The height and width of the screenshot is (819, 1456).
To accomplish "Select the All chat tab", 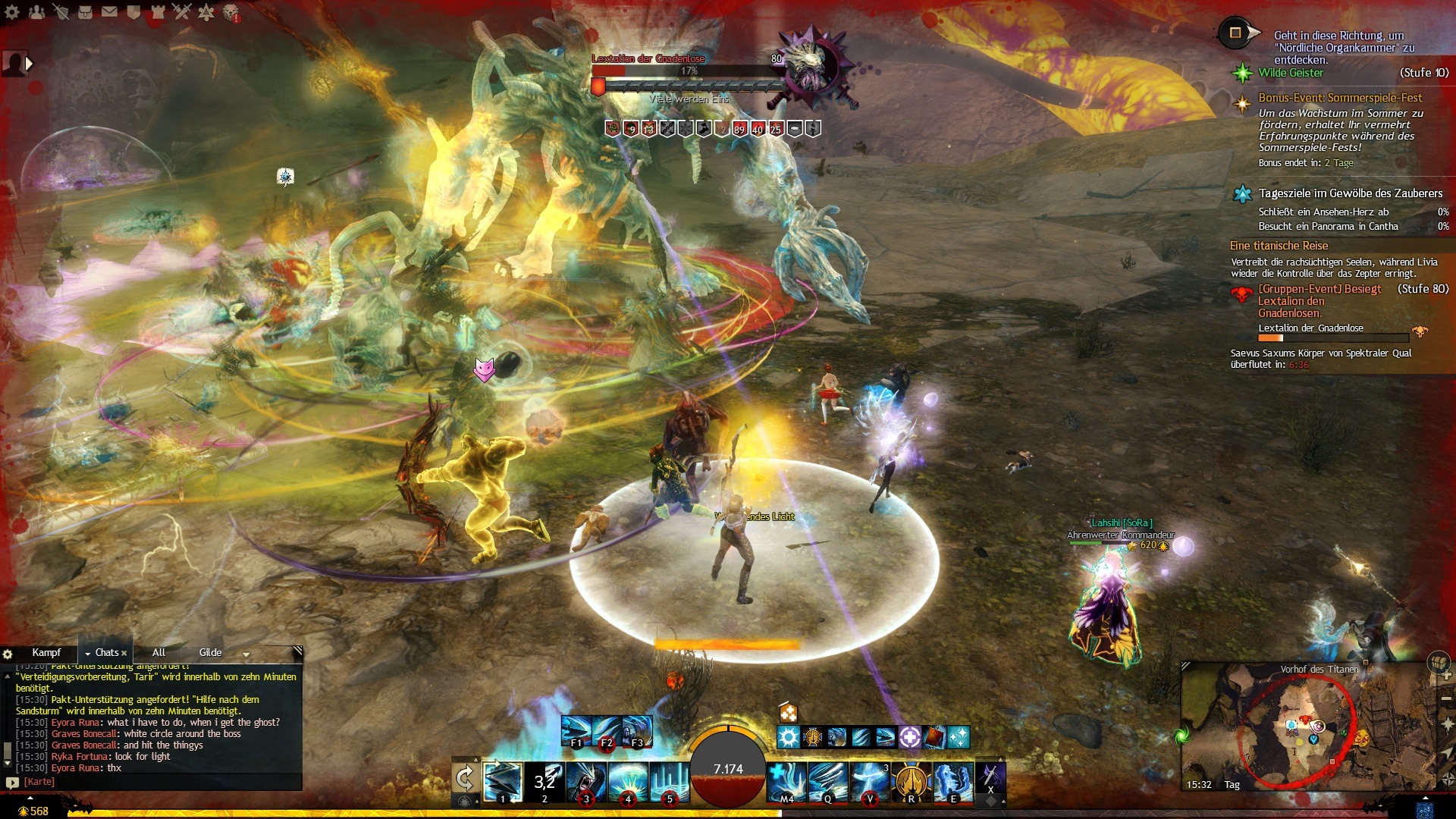I will (158, 652).
